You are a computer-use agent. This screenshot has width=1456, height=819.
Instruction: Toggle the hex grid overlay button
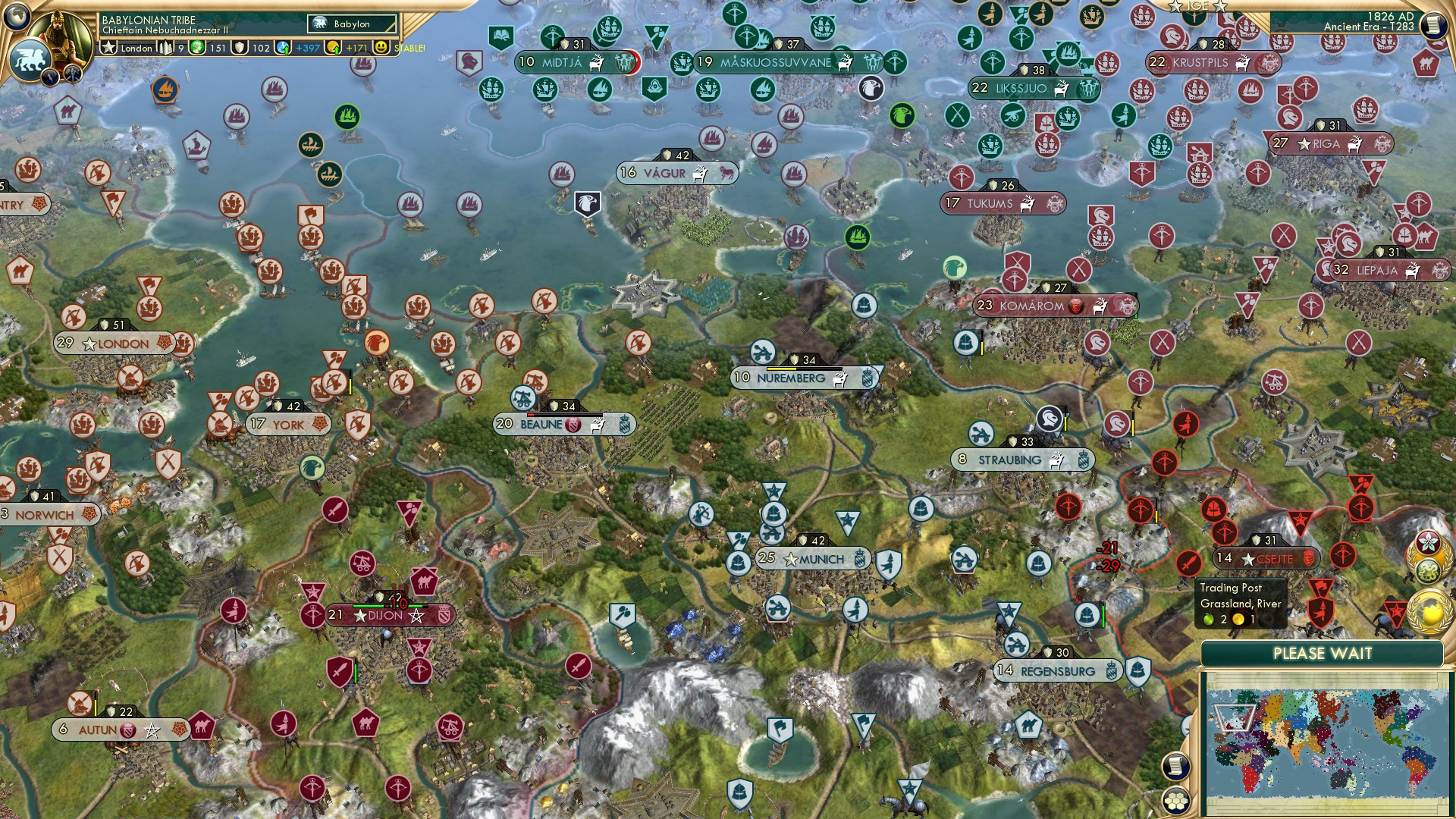coord(1178,802)
